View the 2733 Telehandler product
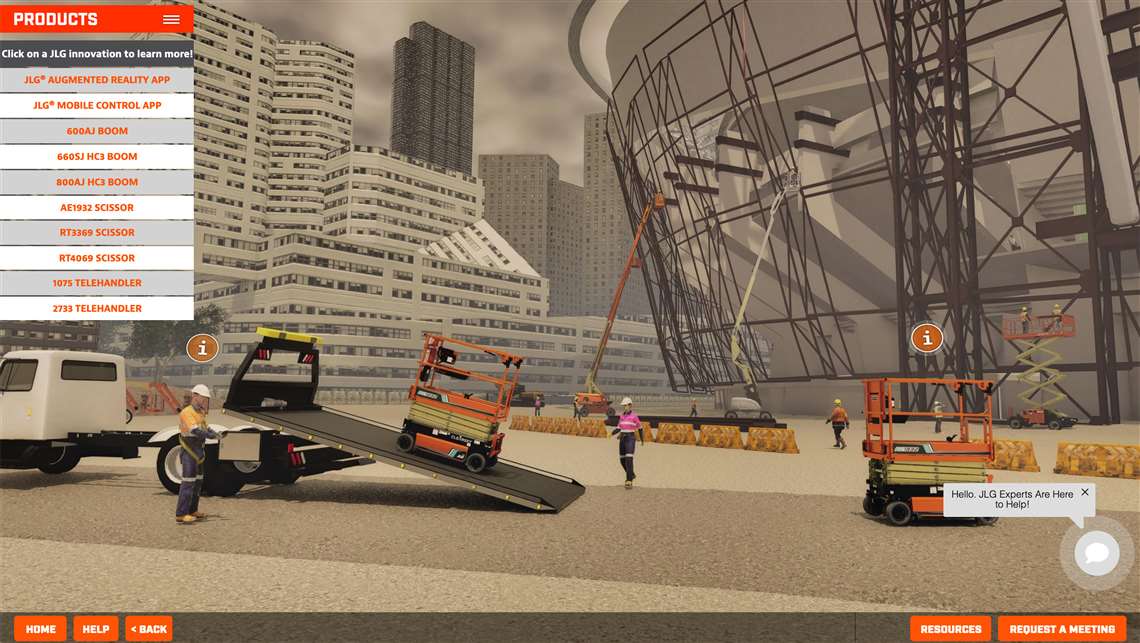Image resolution: width=1140 pixels, height=643 pixels. coord(97,308)
